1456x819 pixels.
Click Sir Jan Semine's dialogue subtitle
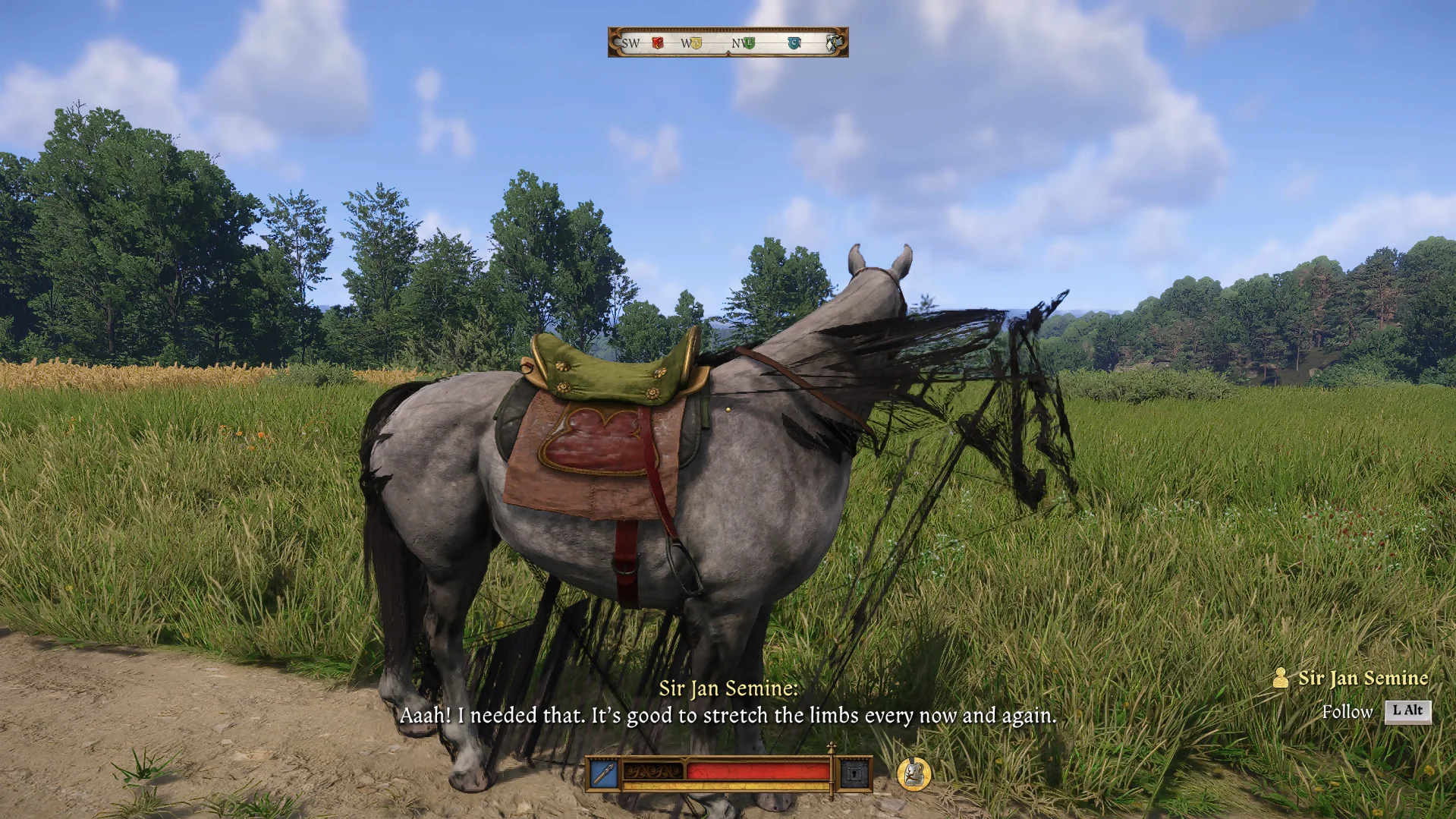728,715
